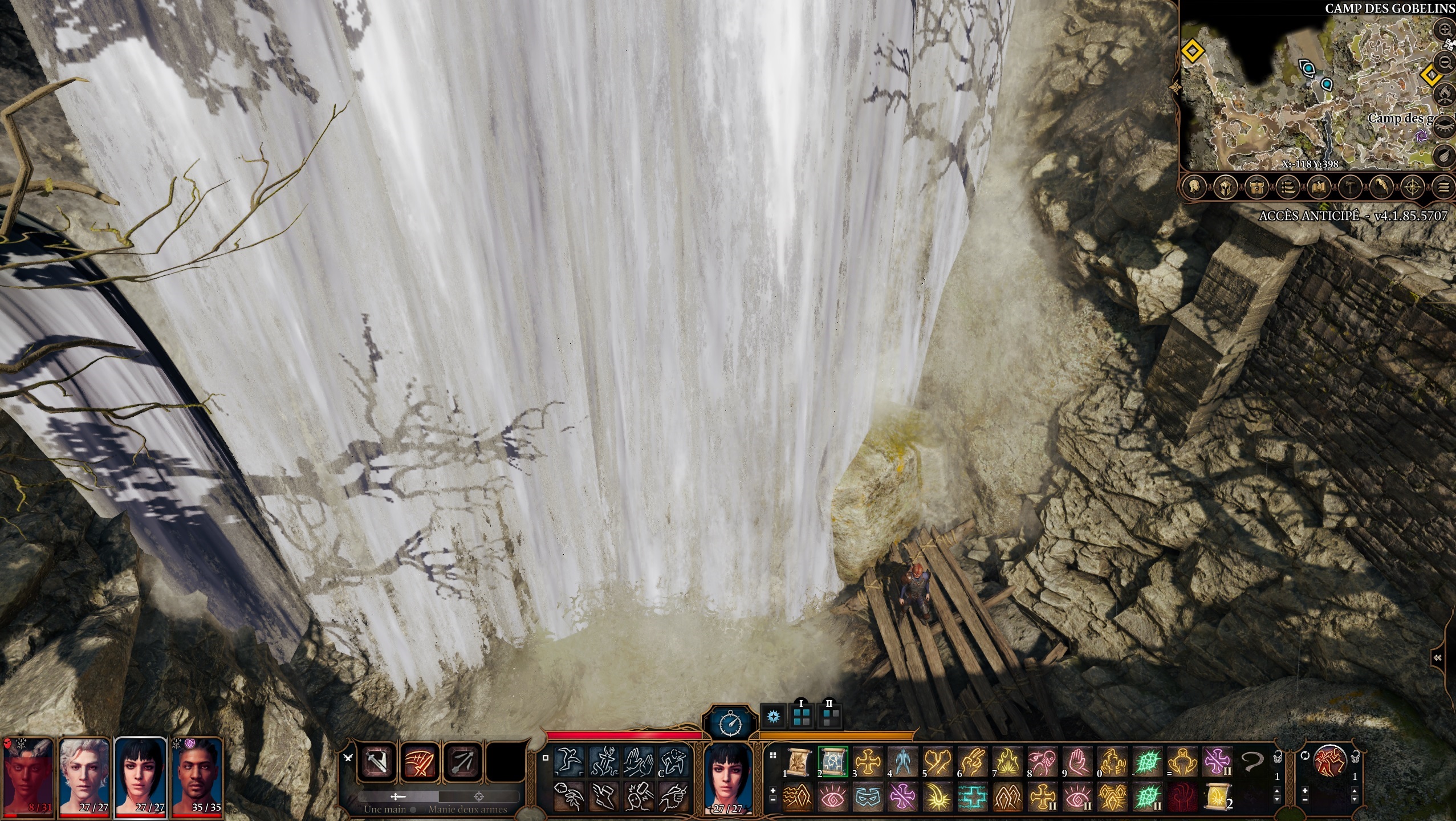
Task: Open the treasure chest inventory button
Action: (x=1256, y=186)
